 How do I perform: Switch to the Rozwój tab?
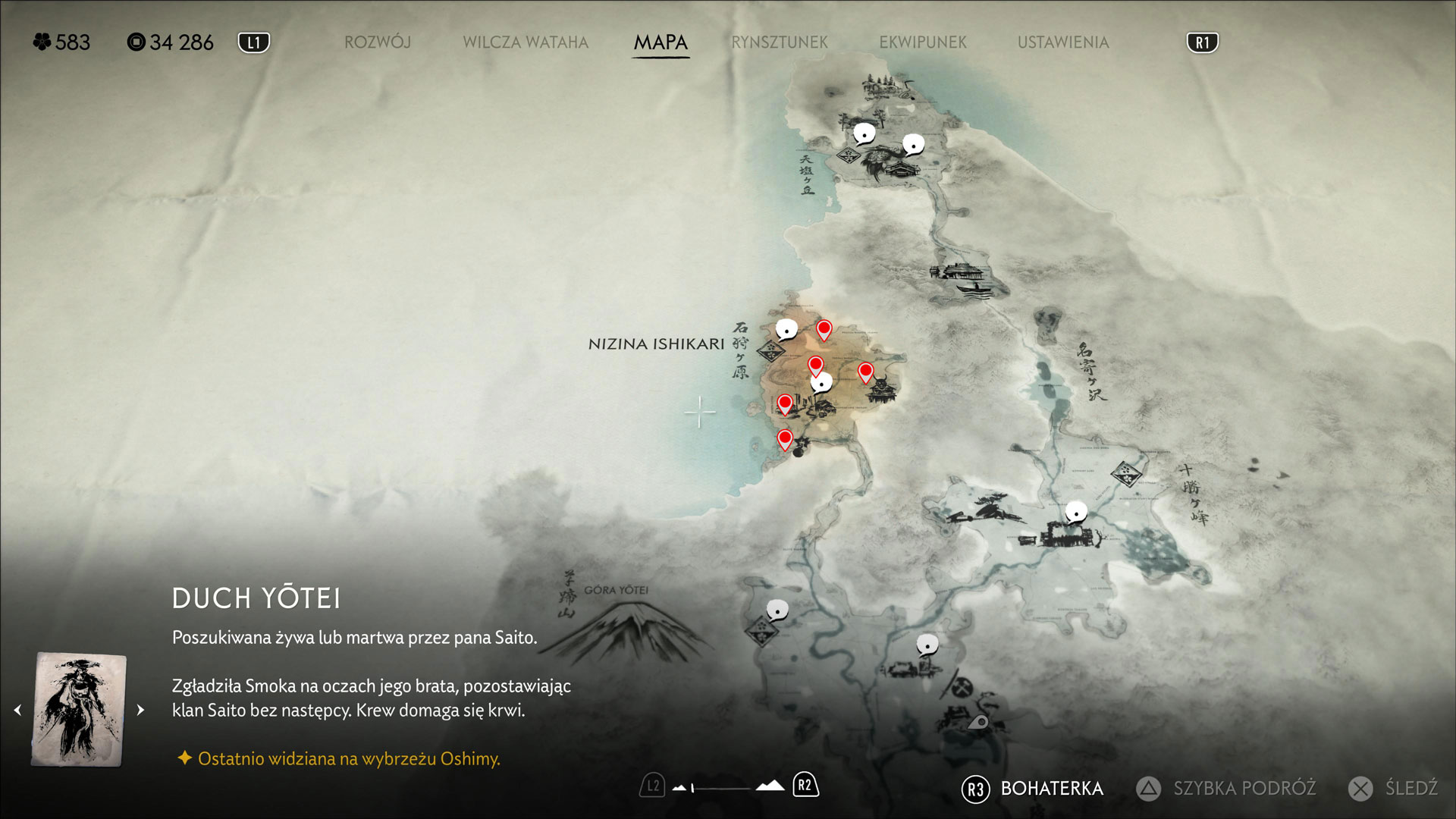pos(377,42)
